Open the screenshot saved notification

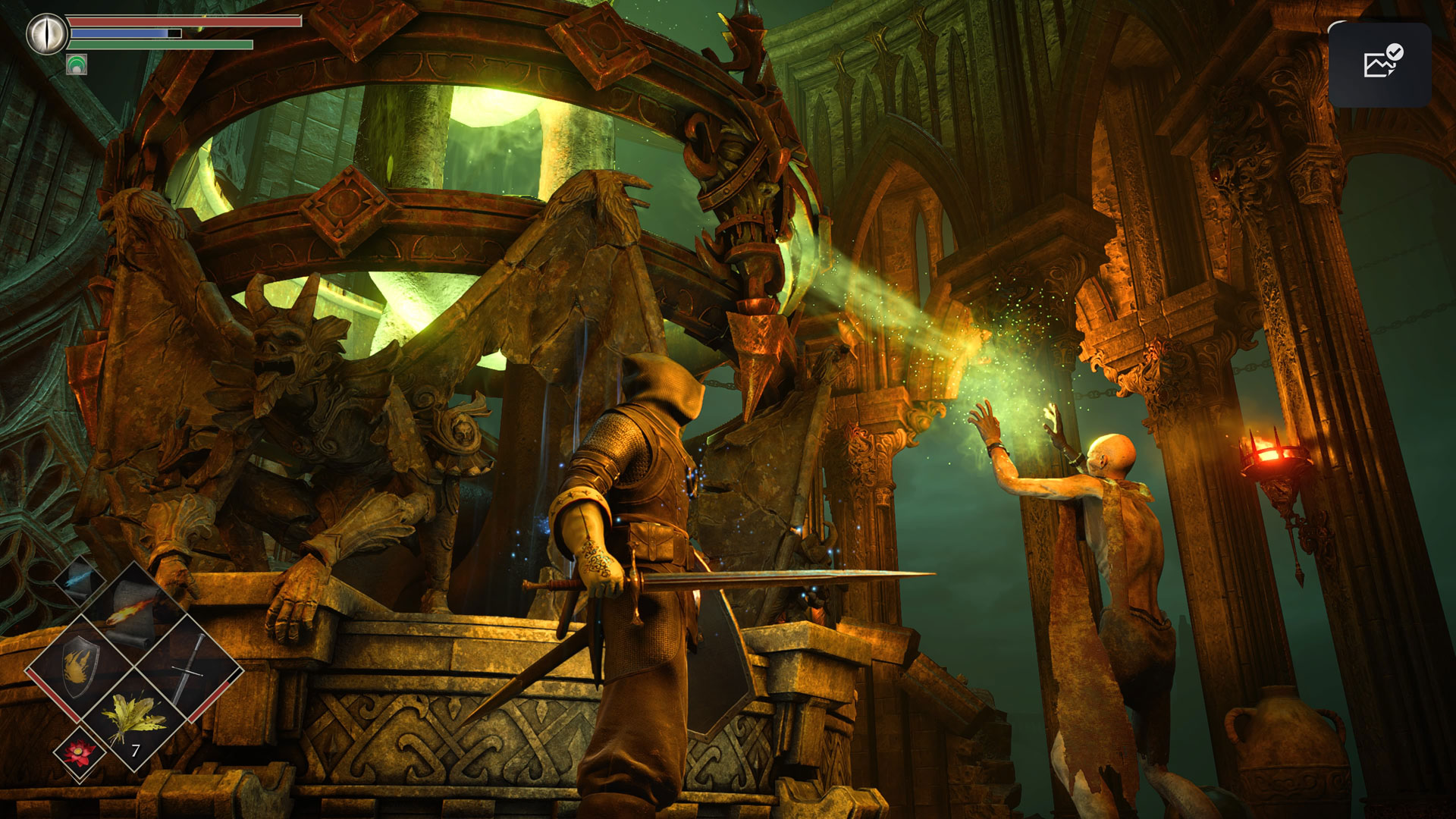1379,64
